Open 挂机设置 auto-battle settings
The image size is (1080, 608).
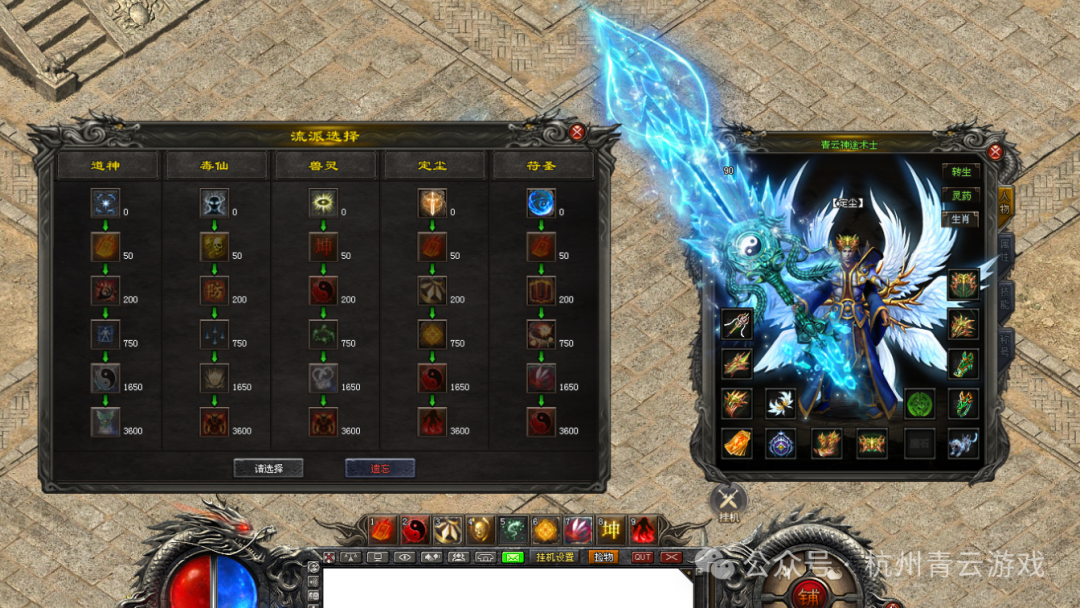[555, 557]
